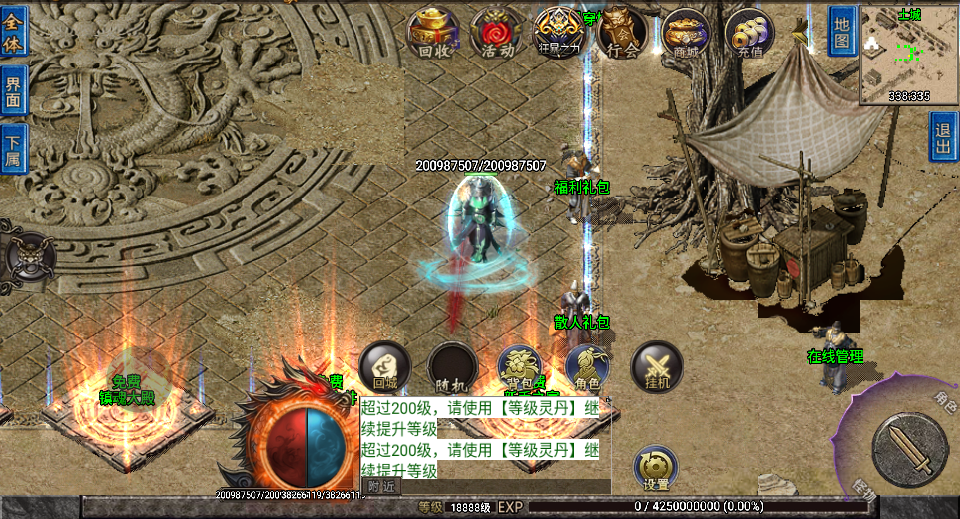Image resolution: width=960 pixels, height=519 pixels.
Task: Use the 回城 return-to-town button
Action: tap(385, 367)
